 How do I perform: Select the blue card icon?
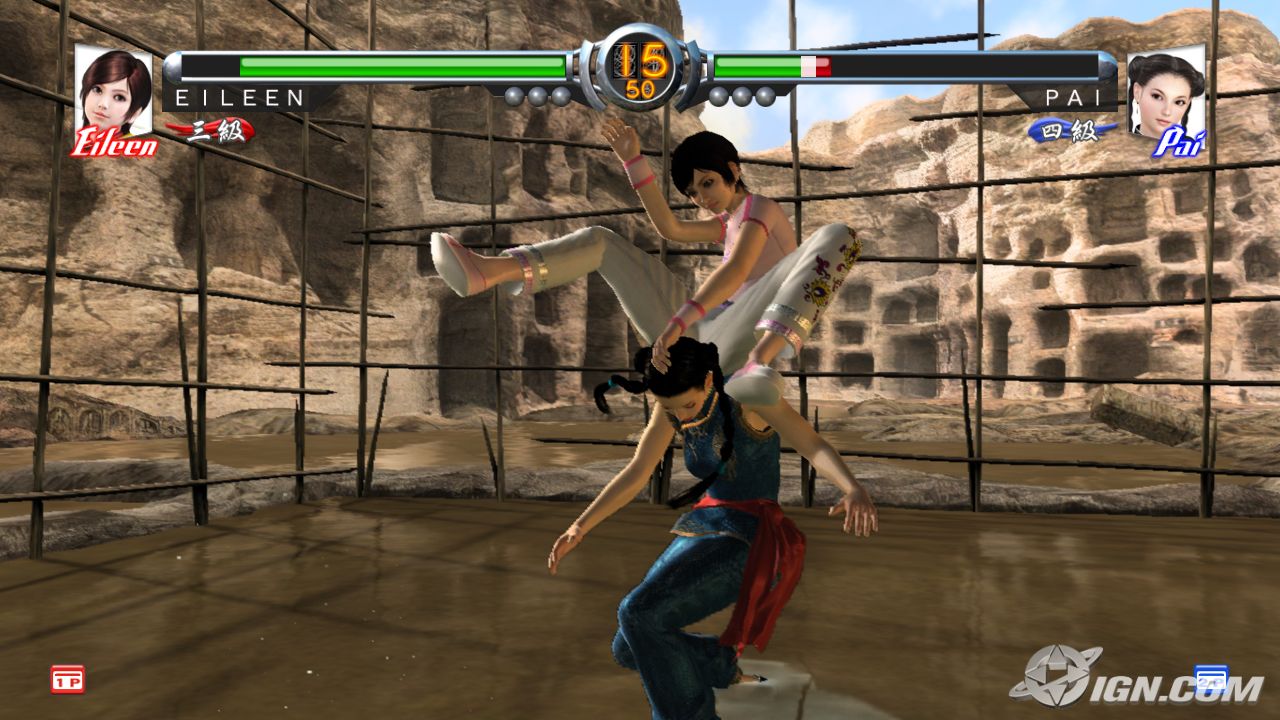click(x=1210, y=678)
